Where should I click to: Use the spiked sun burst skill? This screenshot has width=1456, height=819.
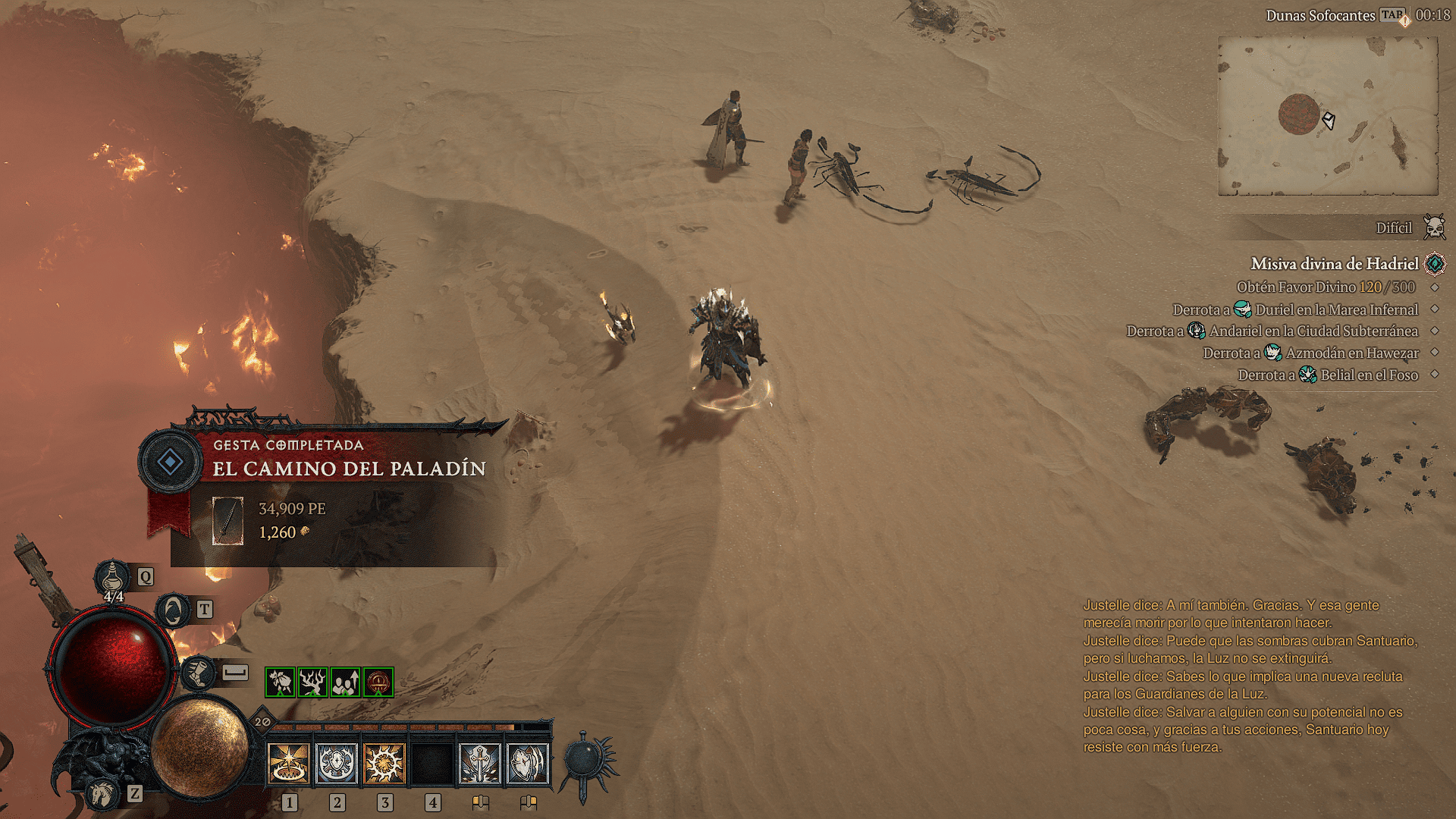click(384, 763)
